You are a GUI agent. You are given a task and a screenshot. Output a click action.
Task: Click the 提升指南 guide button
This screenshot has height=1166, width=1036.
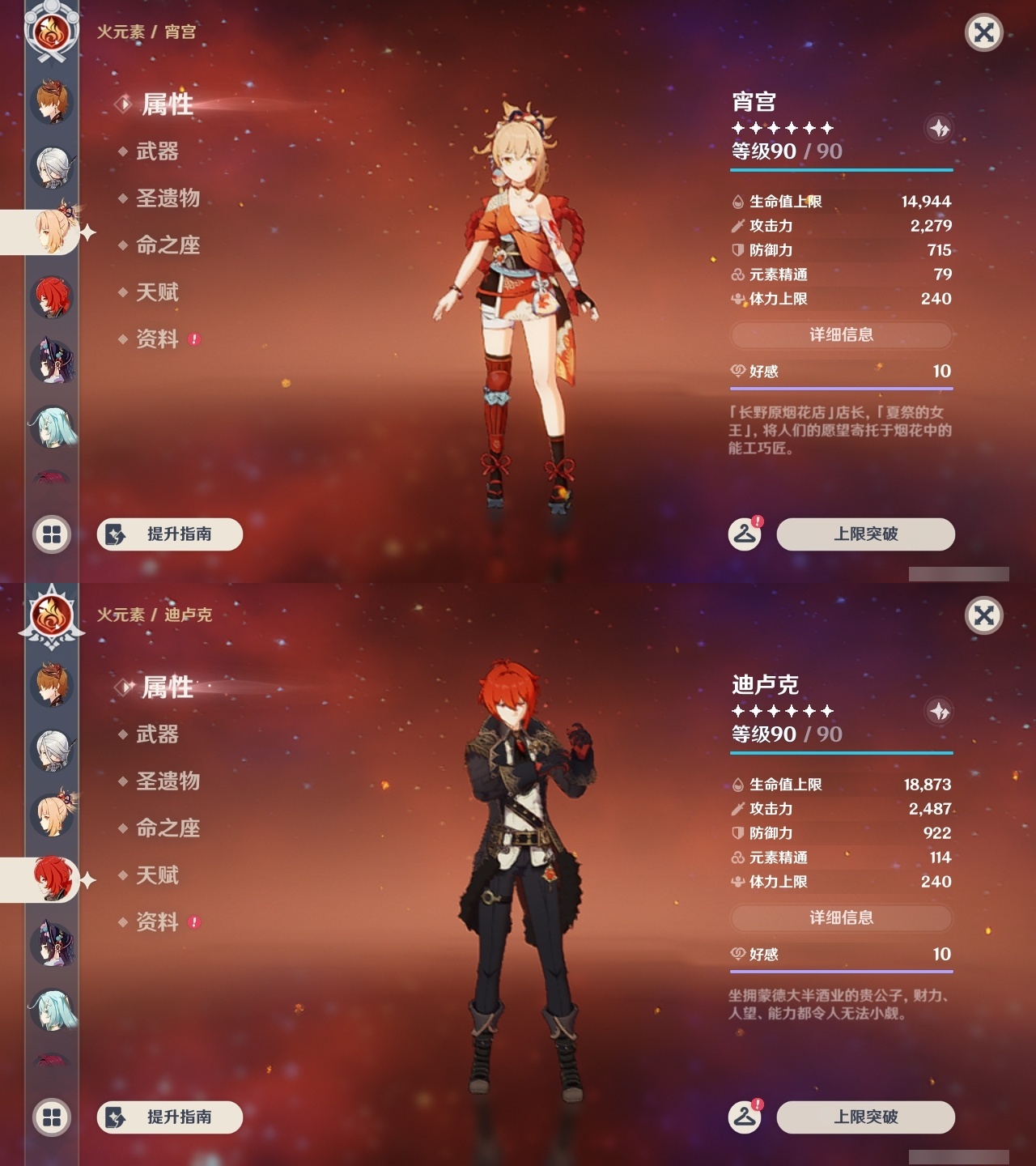169,534
